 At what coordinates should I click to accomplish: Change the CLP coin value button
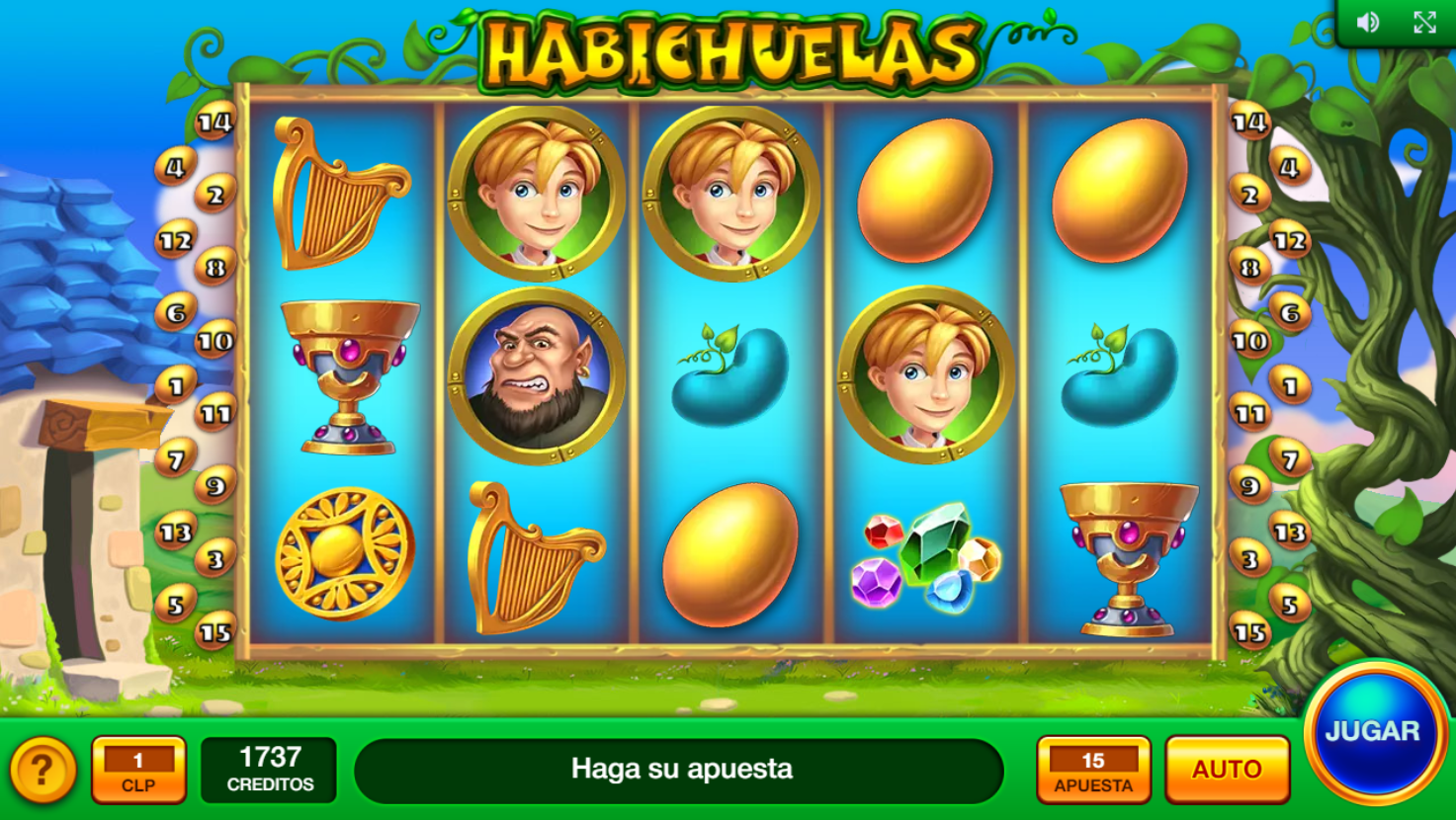[138, 770]
